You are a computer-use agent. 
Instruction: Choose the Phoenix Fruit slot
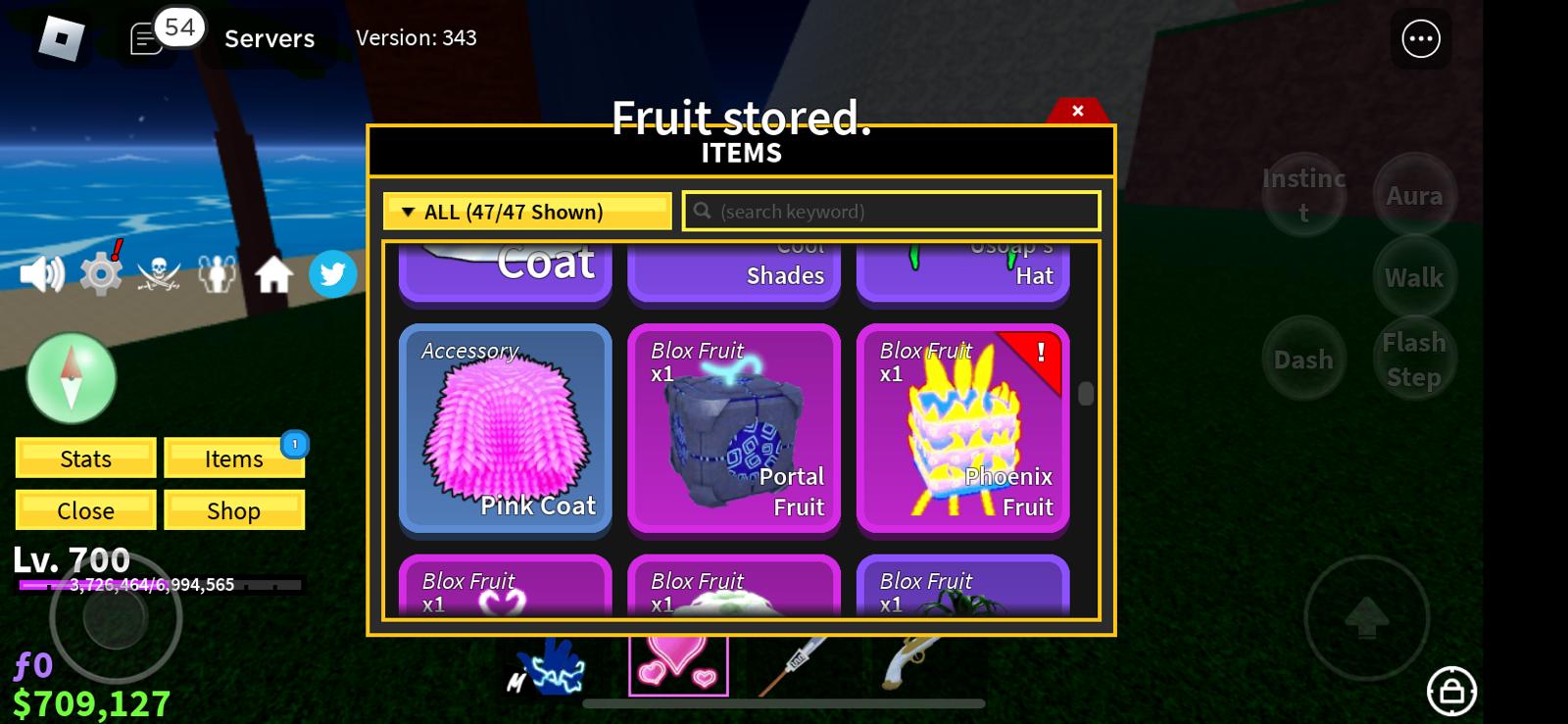click(962, 429)
